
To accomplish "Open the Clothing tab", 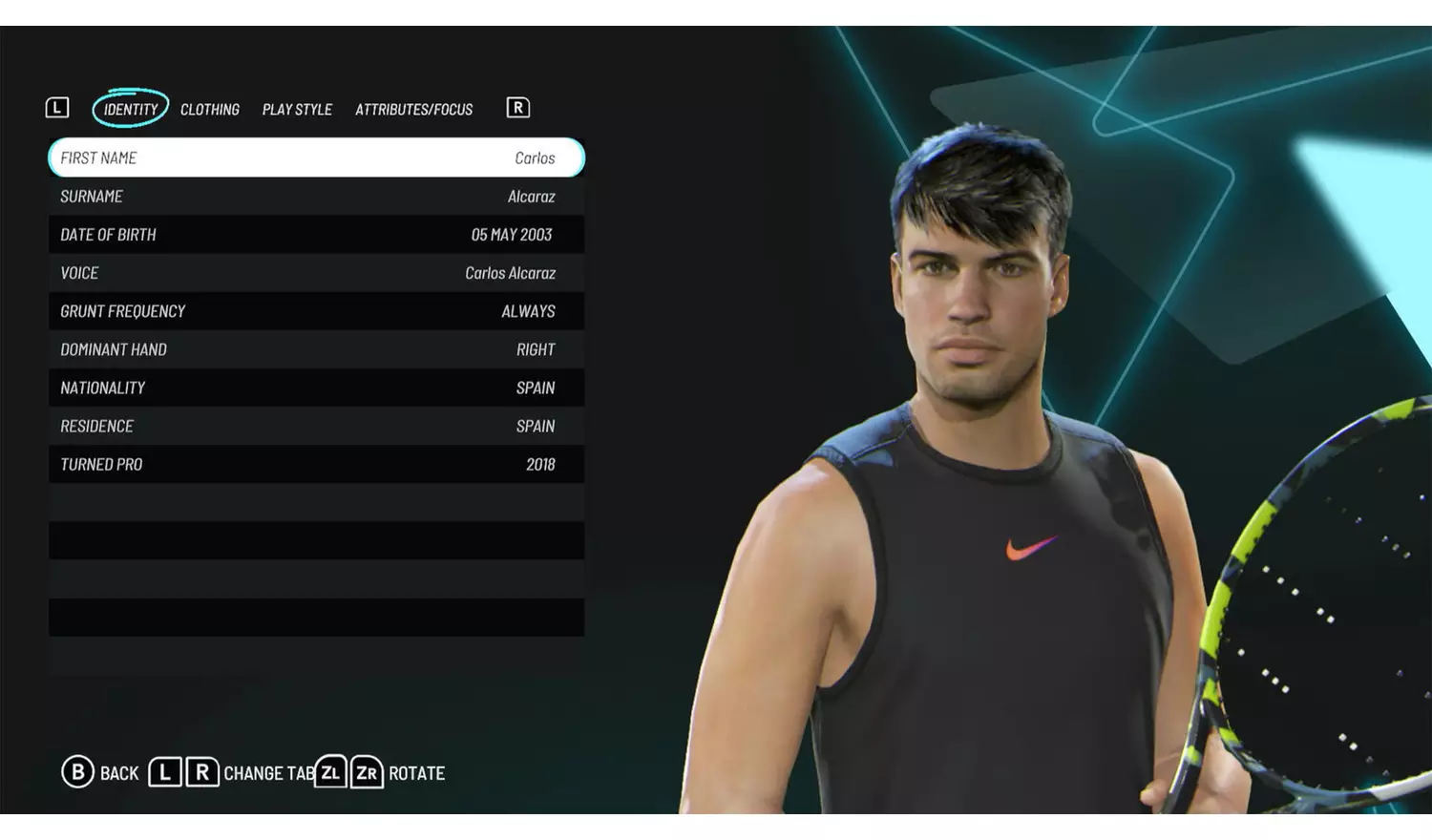I will (210, 109).
